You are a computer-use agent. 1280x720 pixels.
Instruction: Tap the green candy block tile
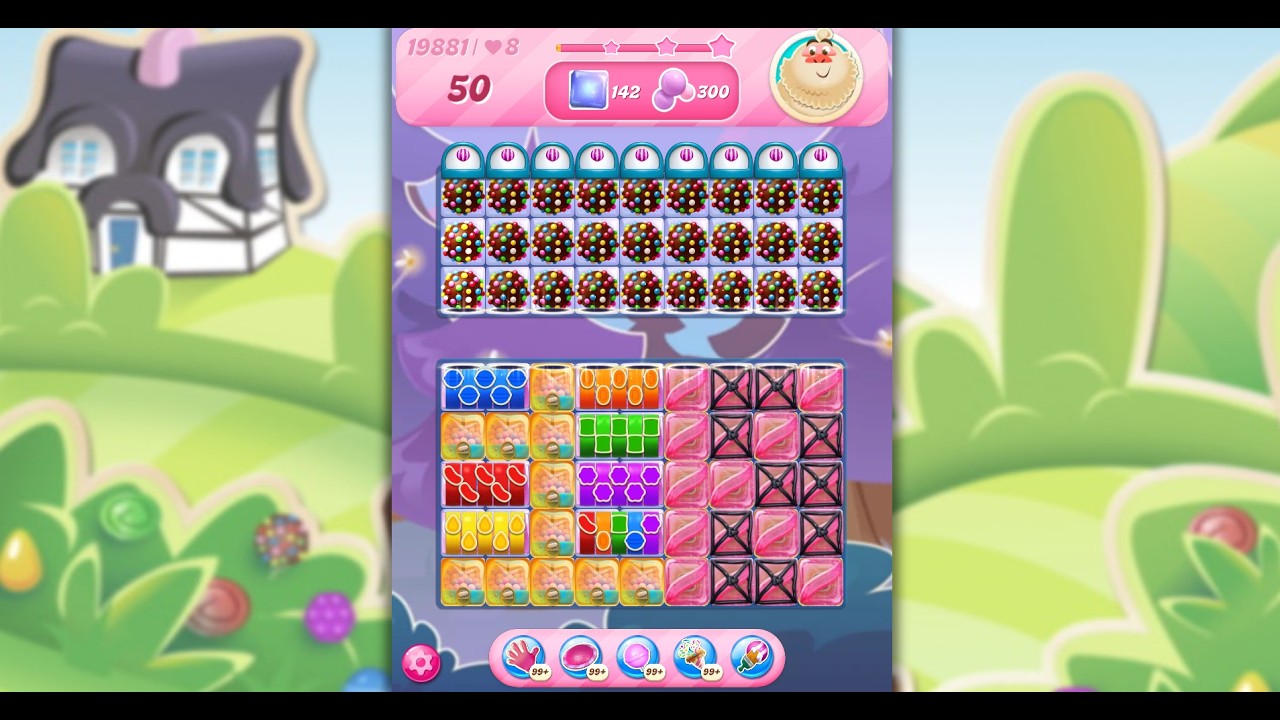[x=619, y=436]
